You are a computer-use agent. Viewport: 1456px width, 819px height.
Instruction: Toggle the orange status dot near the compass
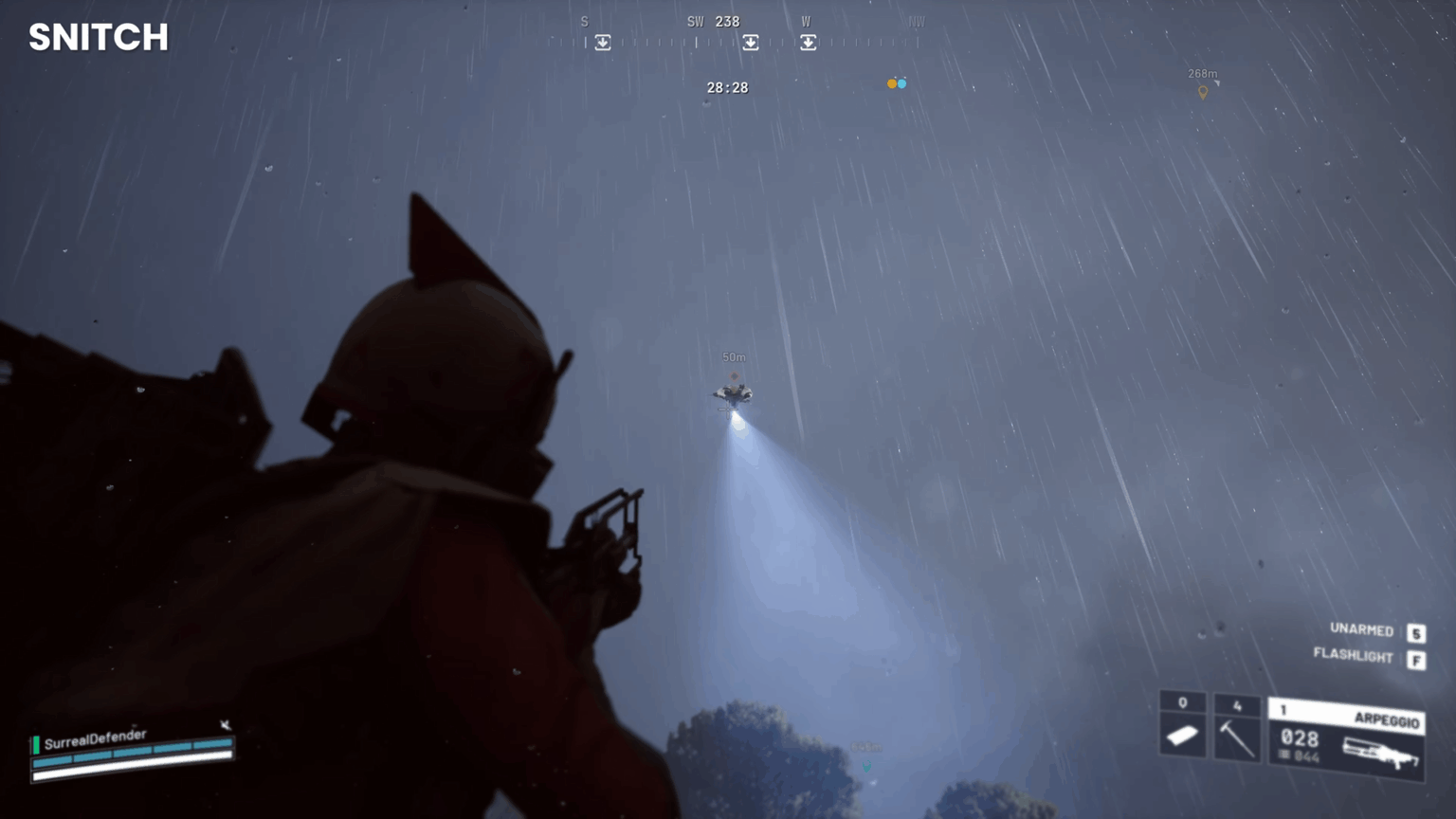[x=892, y=83]
